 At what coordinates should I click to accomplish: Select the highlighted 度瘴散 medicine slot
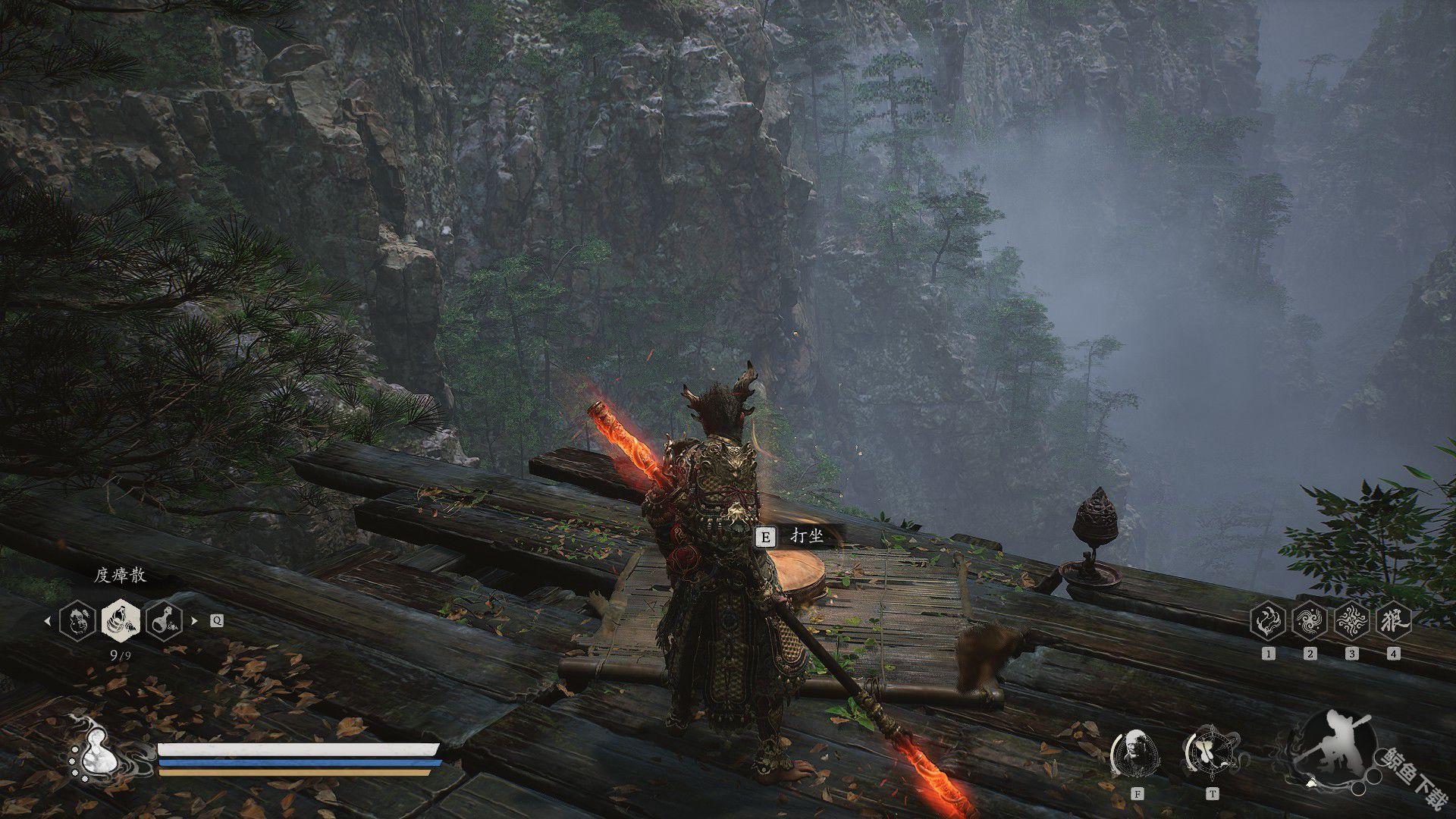coord(121,620)
